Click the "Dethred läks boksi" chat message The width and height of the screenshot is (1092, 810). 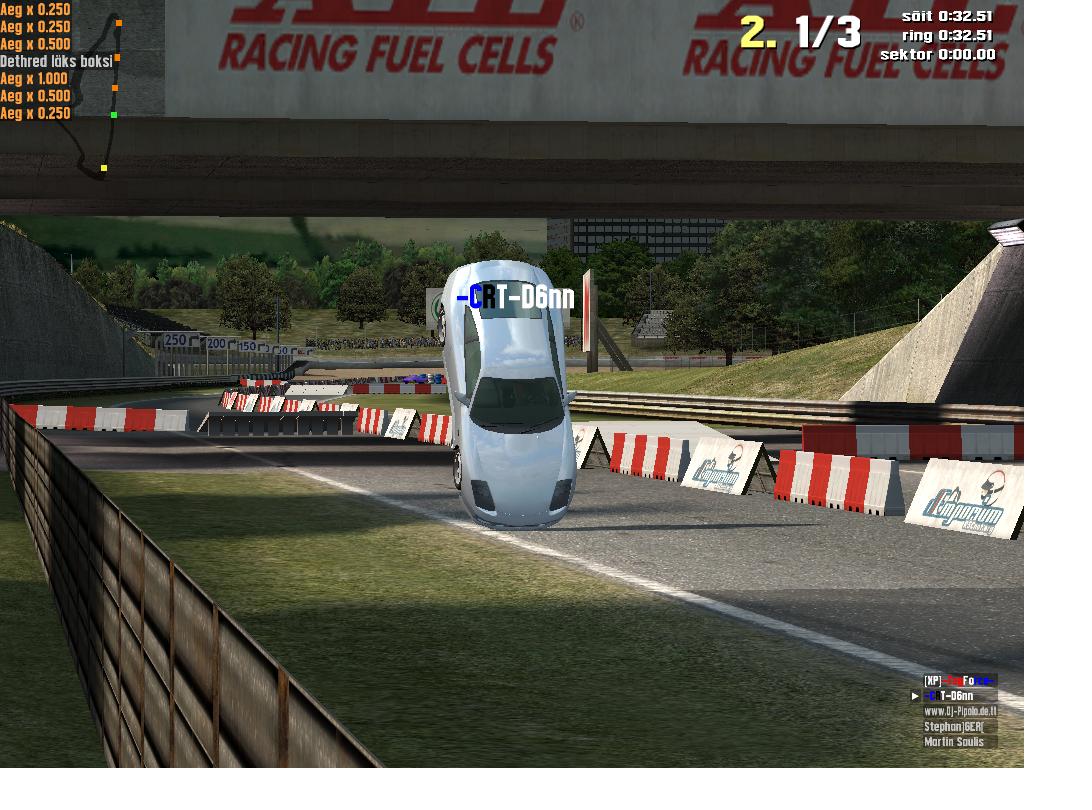pyautogui.click(x=56, y=61)
